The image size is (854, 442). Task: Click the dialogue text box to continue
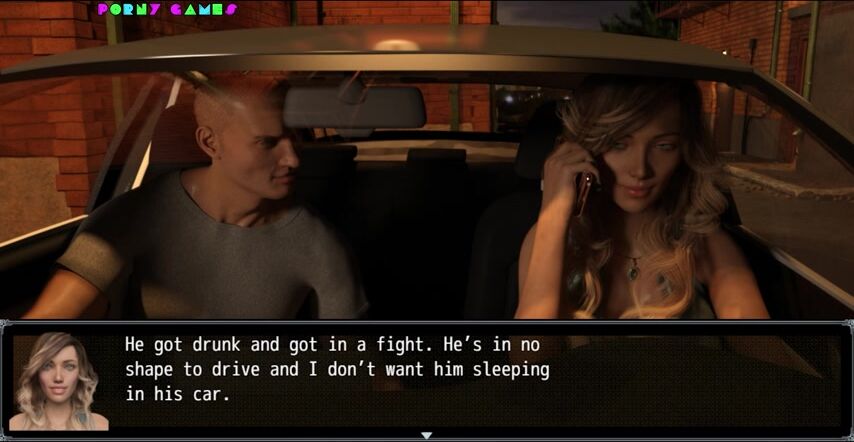point(480,378)
